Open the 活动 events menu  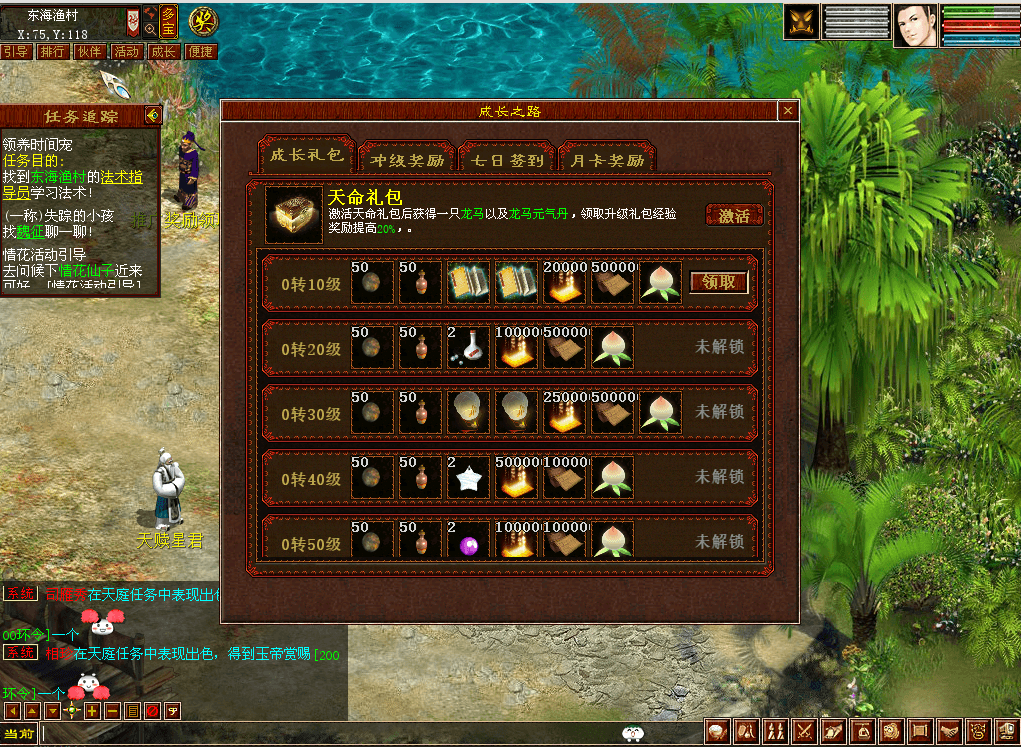[126, 51]
